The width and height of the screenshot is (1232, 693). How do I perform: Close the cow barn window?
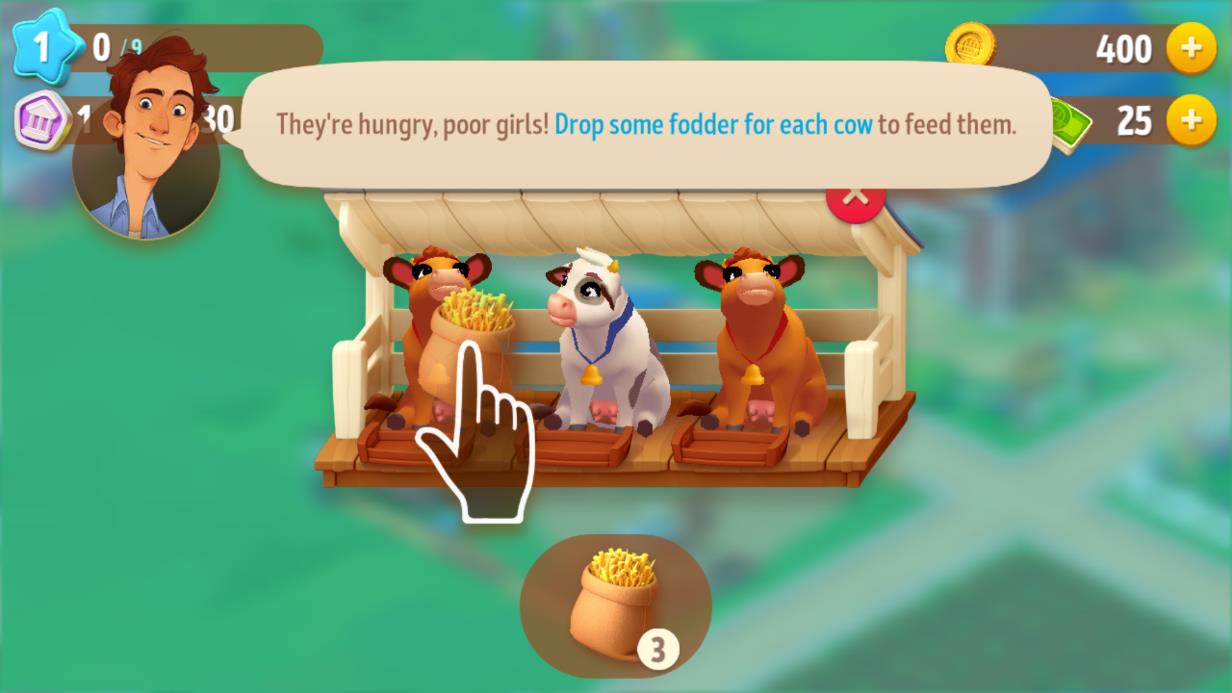pyautogui.click(x=855, y=199)
